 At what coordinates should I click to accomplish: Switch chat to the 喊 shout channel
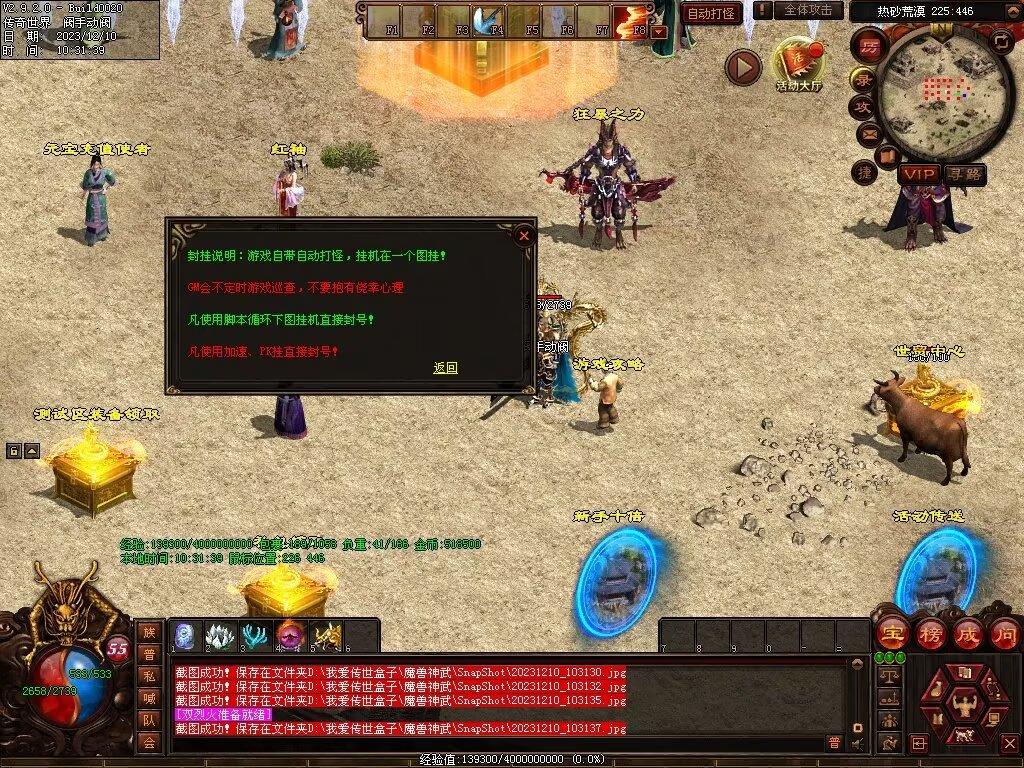click(x=149, y=698)
